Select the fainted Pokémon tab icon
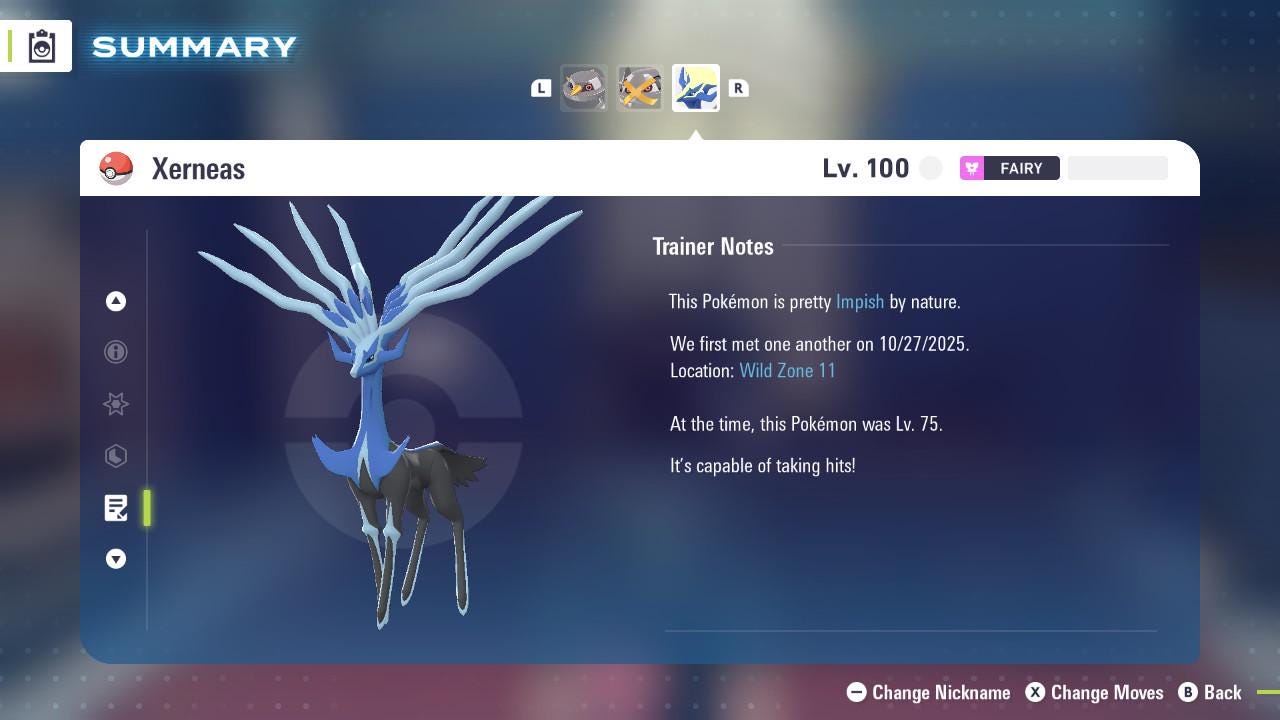The width and height of the screenshot is (1280, 720). (x=639, y=88)
